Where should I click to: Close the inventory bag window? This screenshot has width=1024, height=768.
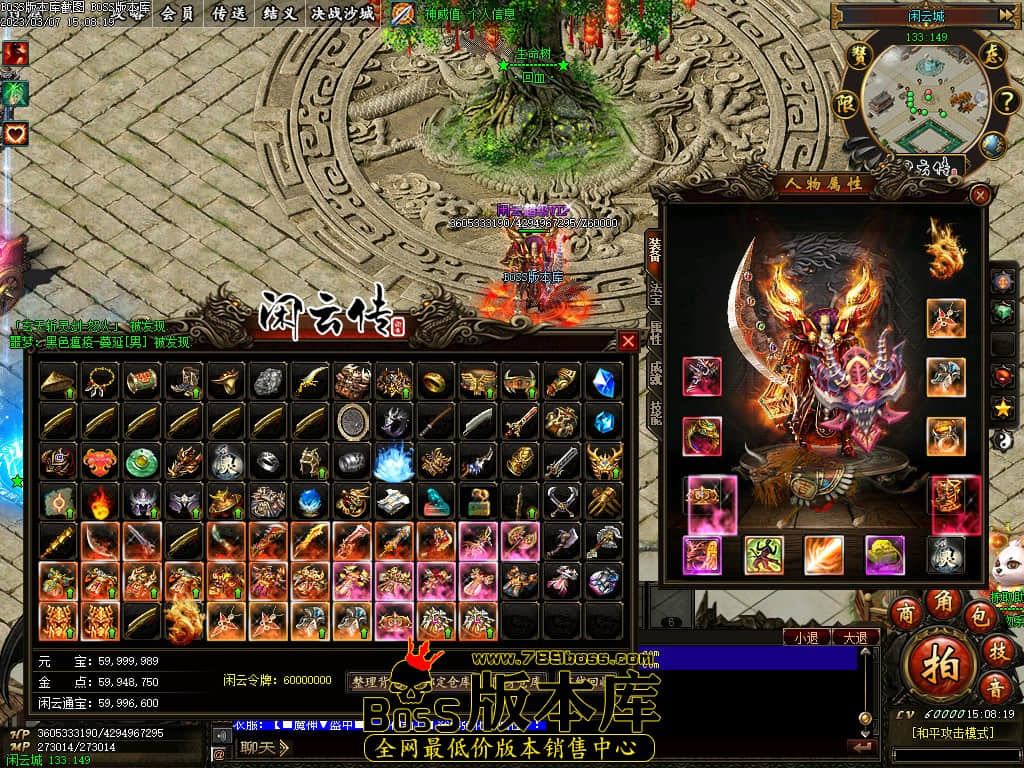click(x=628, y=342)
